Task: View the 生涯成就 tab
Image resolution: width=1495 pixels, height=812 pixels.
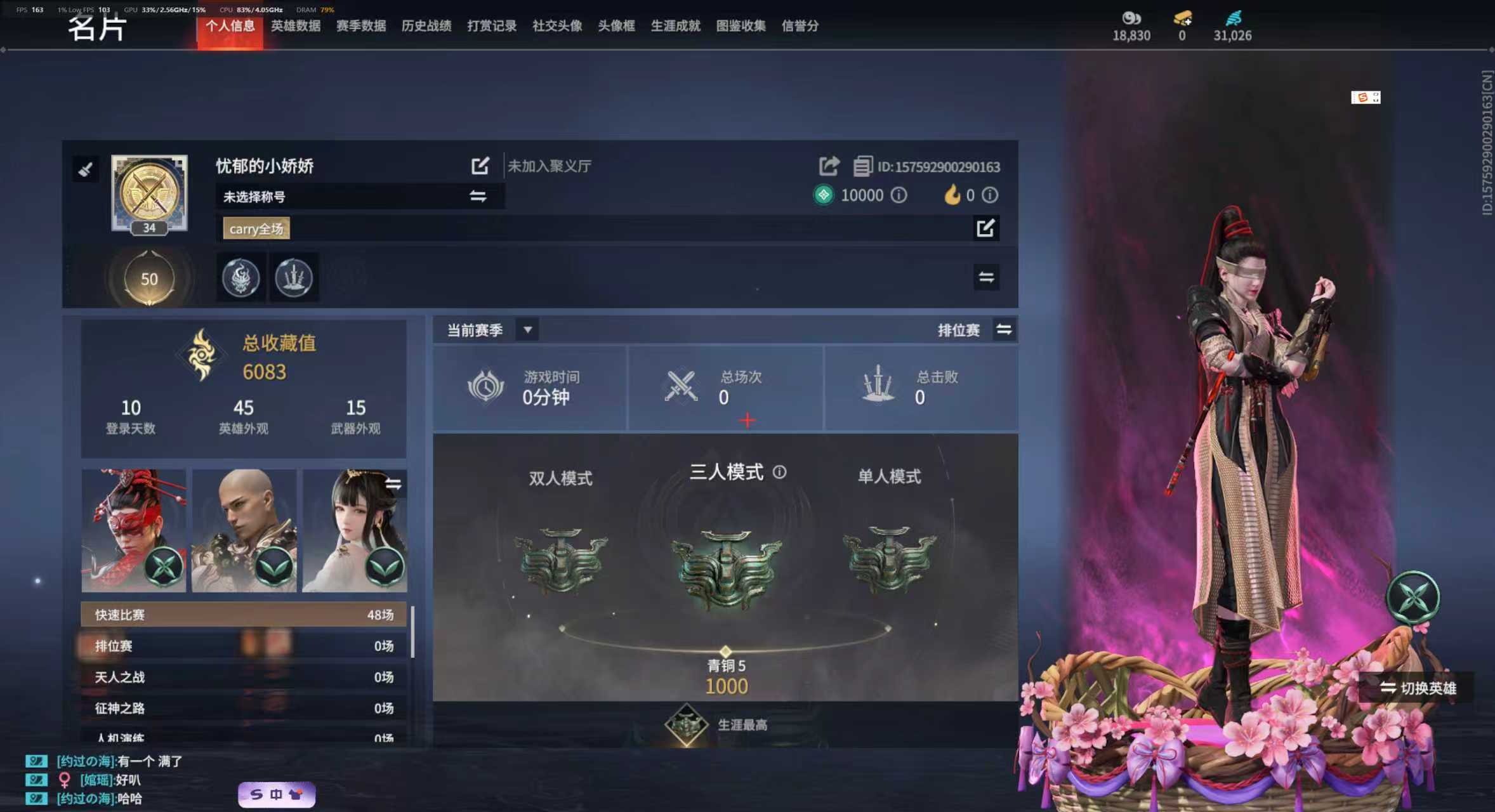Action: click(675, 26)
